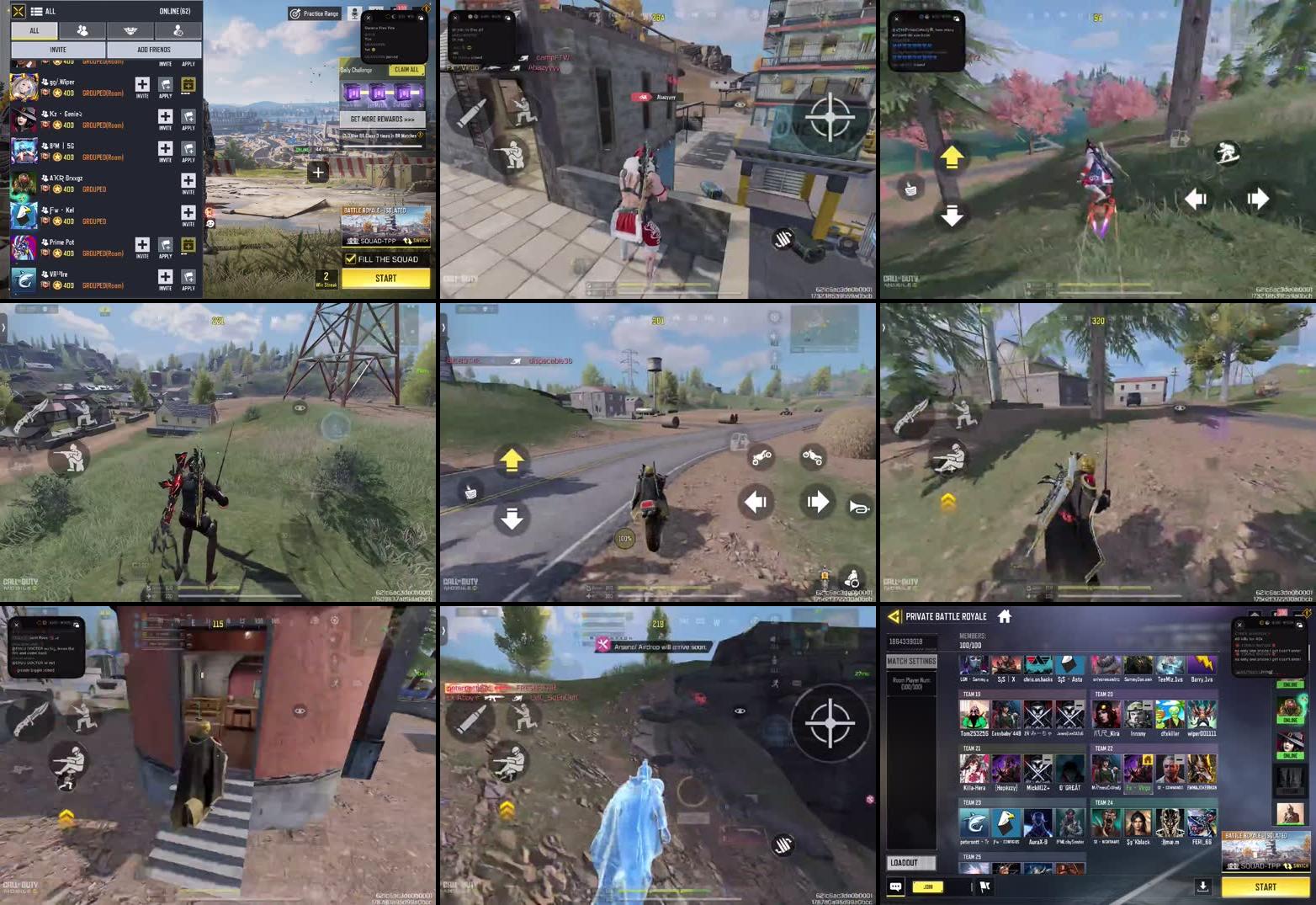This screenshot has height=905, width=1316.
Task: Click the aiming crosshair reticle icon
Action: [x=831, y=118]
